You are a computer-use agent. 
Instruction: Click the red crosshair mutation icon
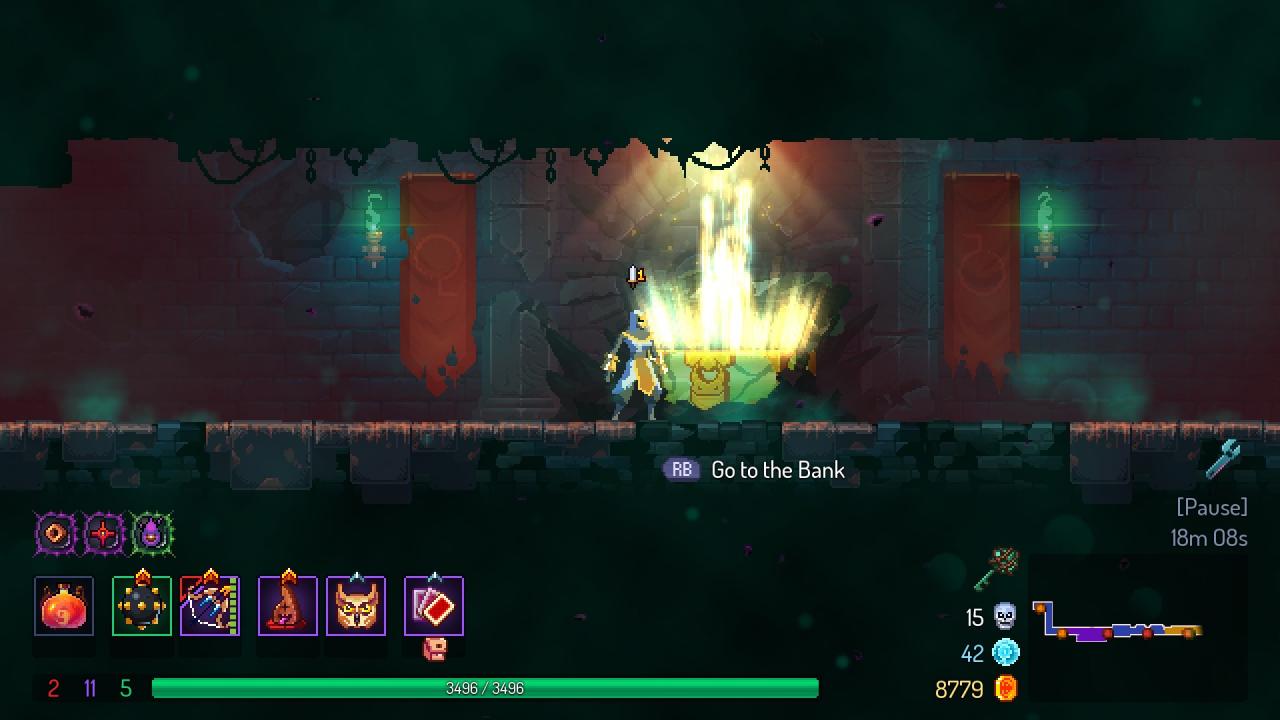(103, 534)
